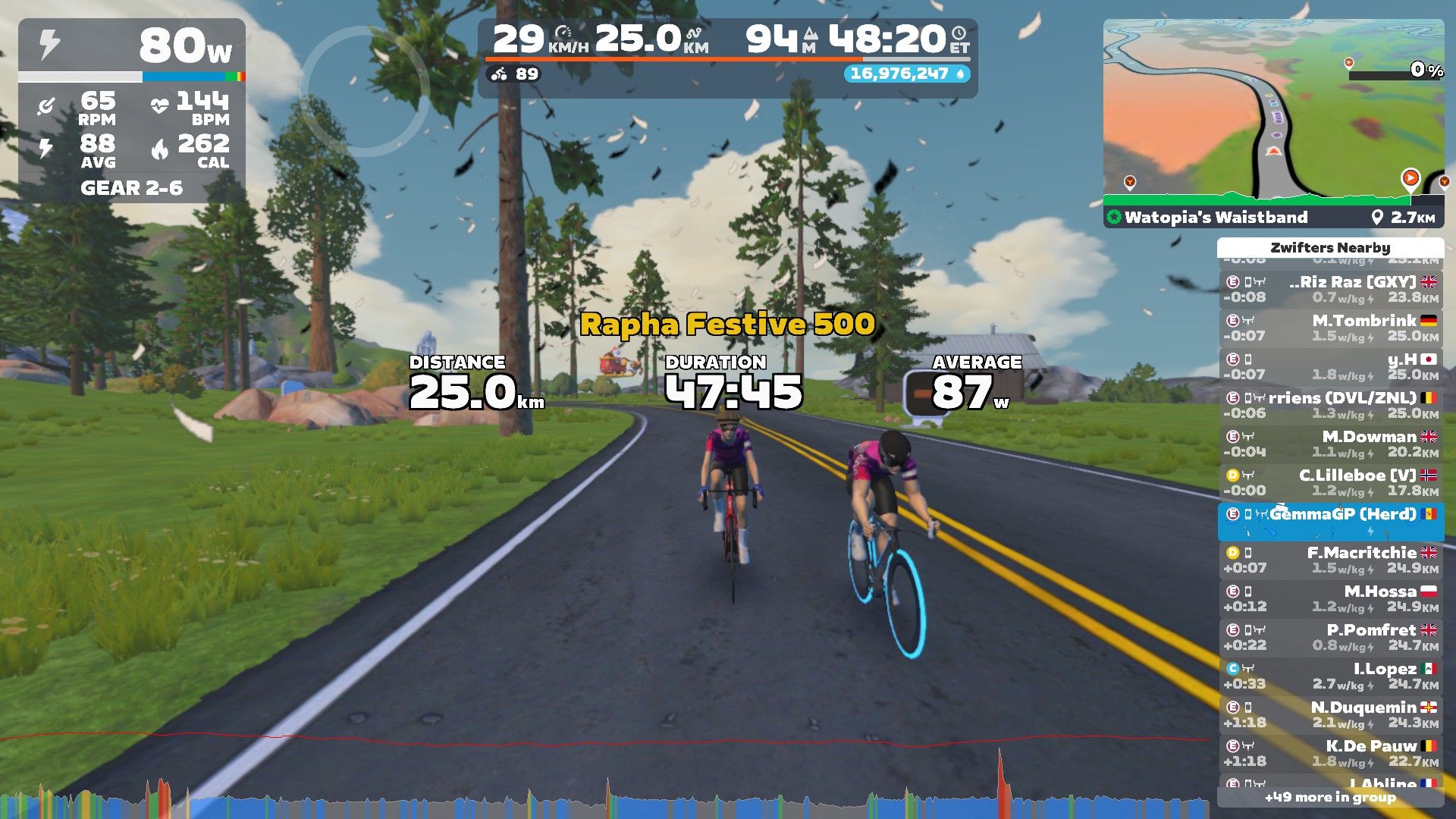Choose N.Duquemin from the list
The image size is (1456, 819).
[x=1331, y=714]
